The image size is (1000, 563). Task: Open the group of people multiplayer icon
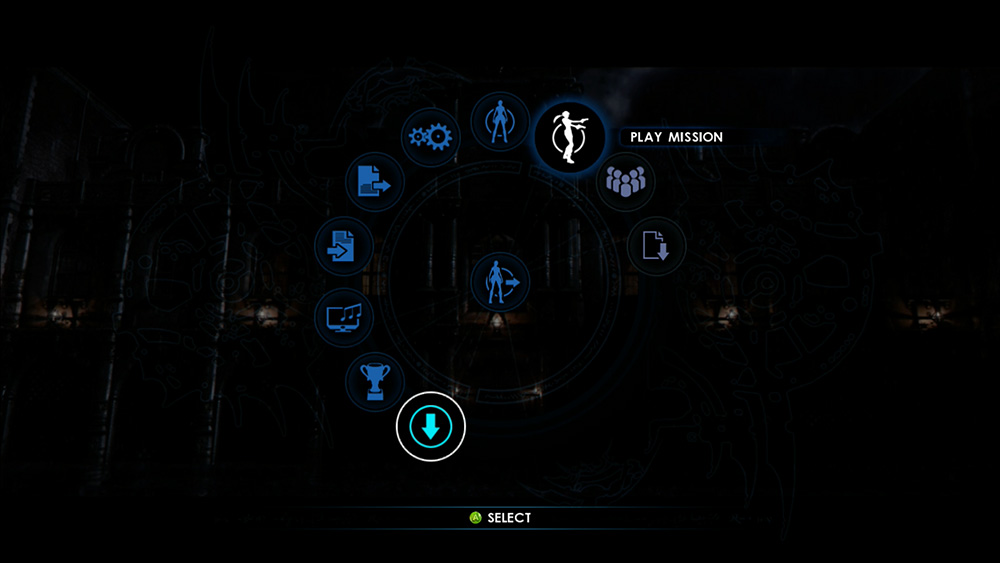(x=626, y=182)
